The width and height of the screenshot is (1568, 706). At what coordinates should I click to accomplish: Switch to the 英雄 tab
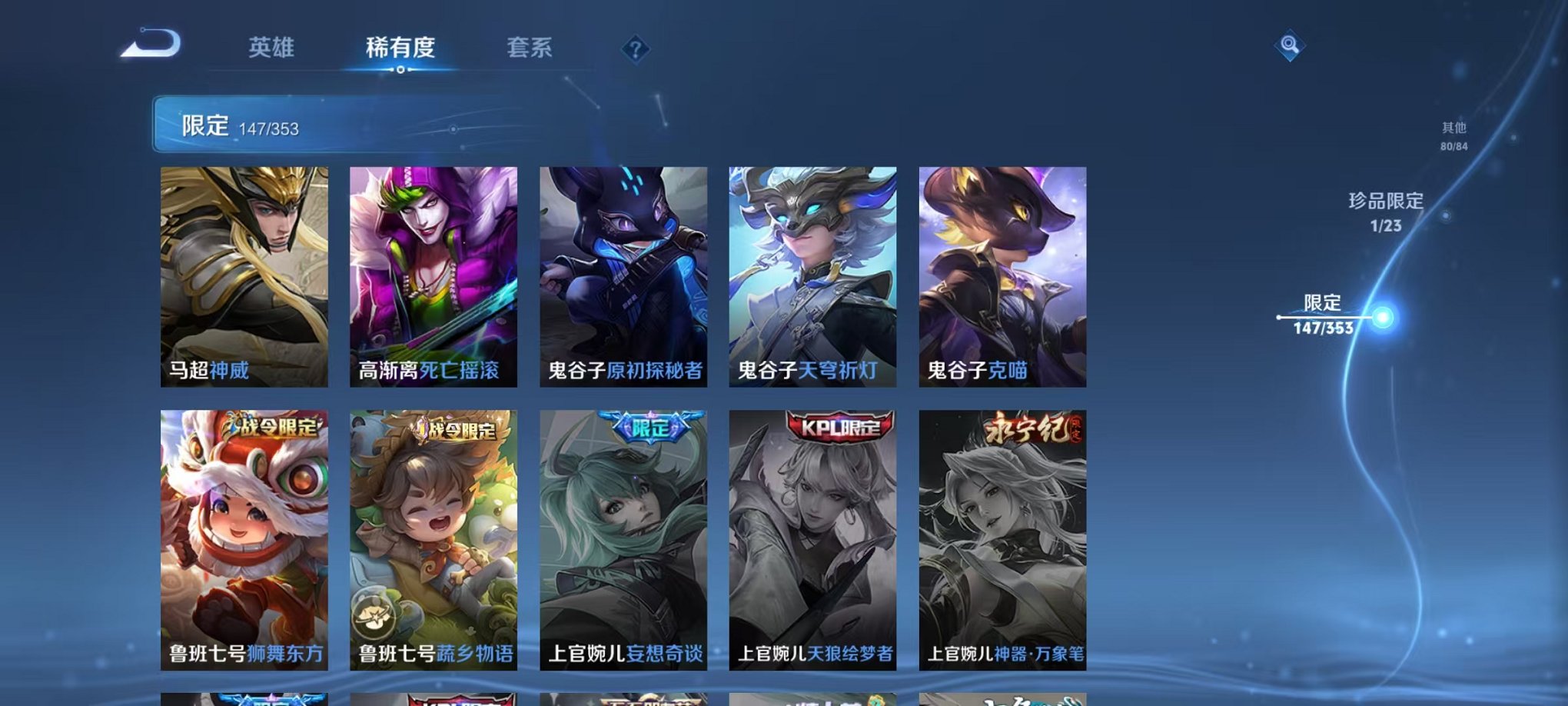tap(271, 46)
